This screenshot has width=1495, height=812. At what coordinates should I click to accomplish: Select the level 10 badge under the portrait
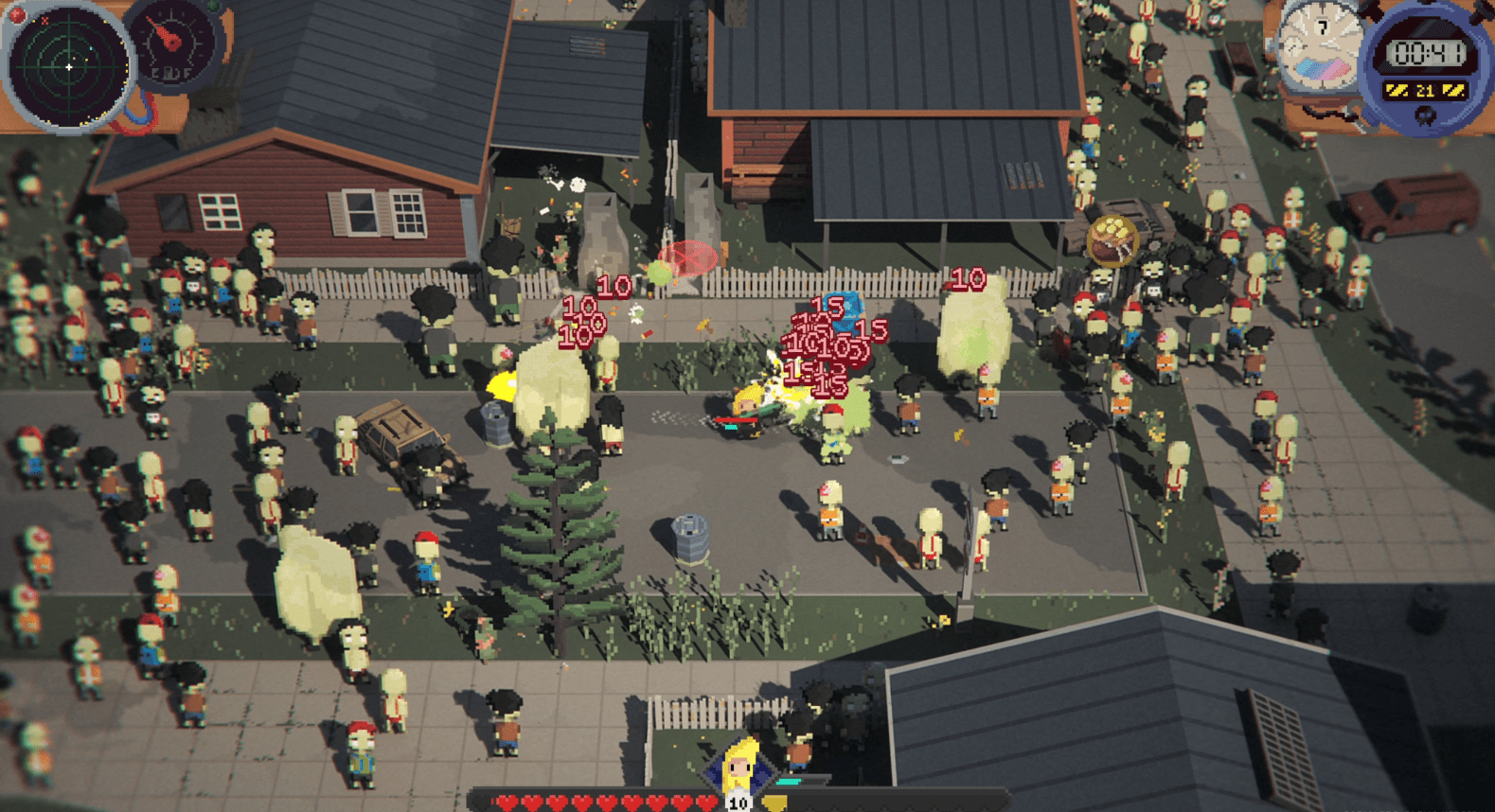pyautogui.click(x=739, y=802)
